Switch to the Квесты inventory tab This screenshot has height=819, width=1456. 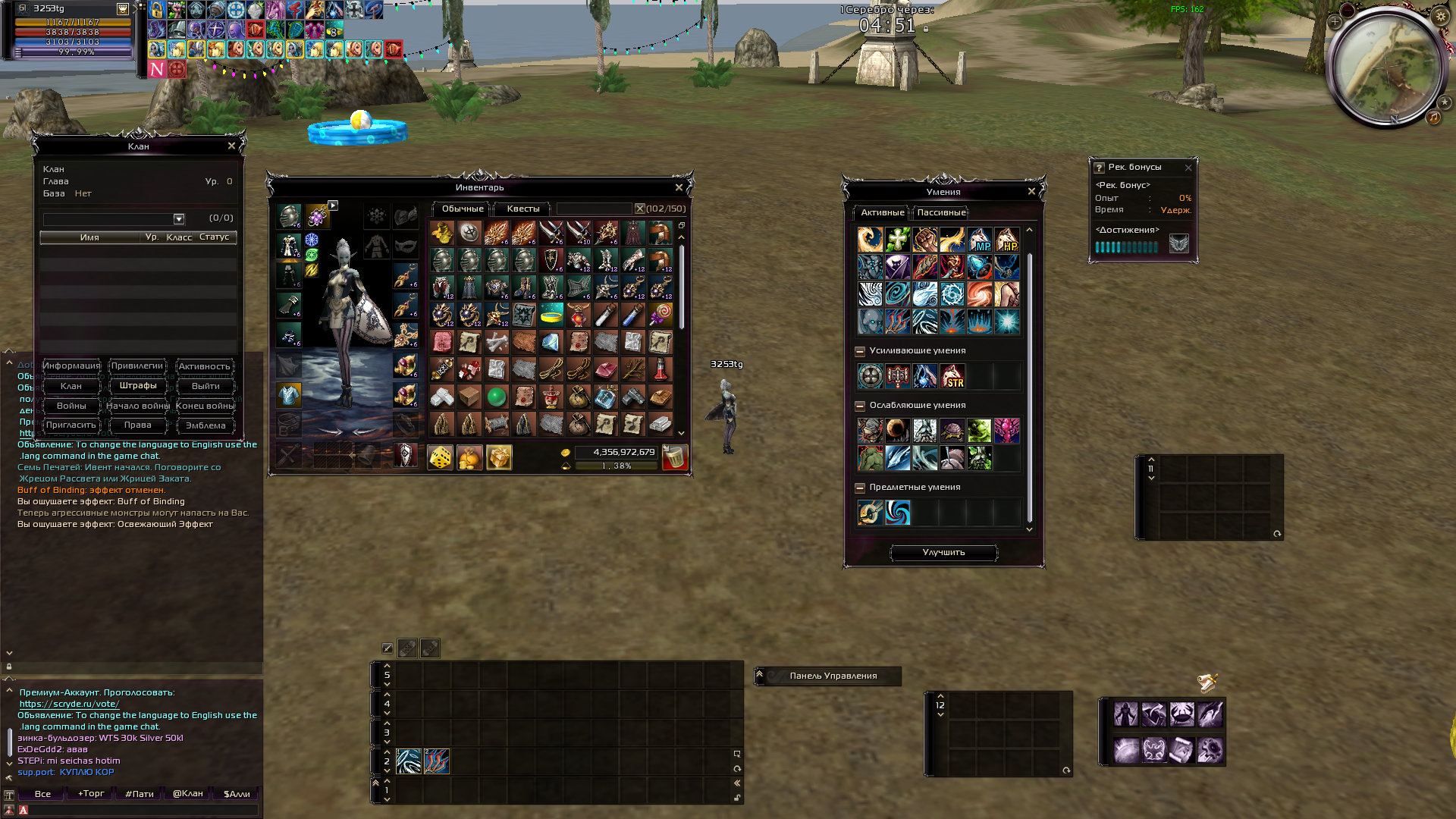click(x=523, y=209)
